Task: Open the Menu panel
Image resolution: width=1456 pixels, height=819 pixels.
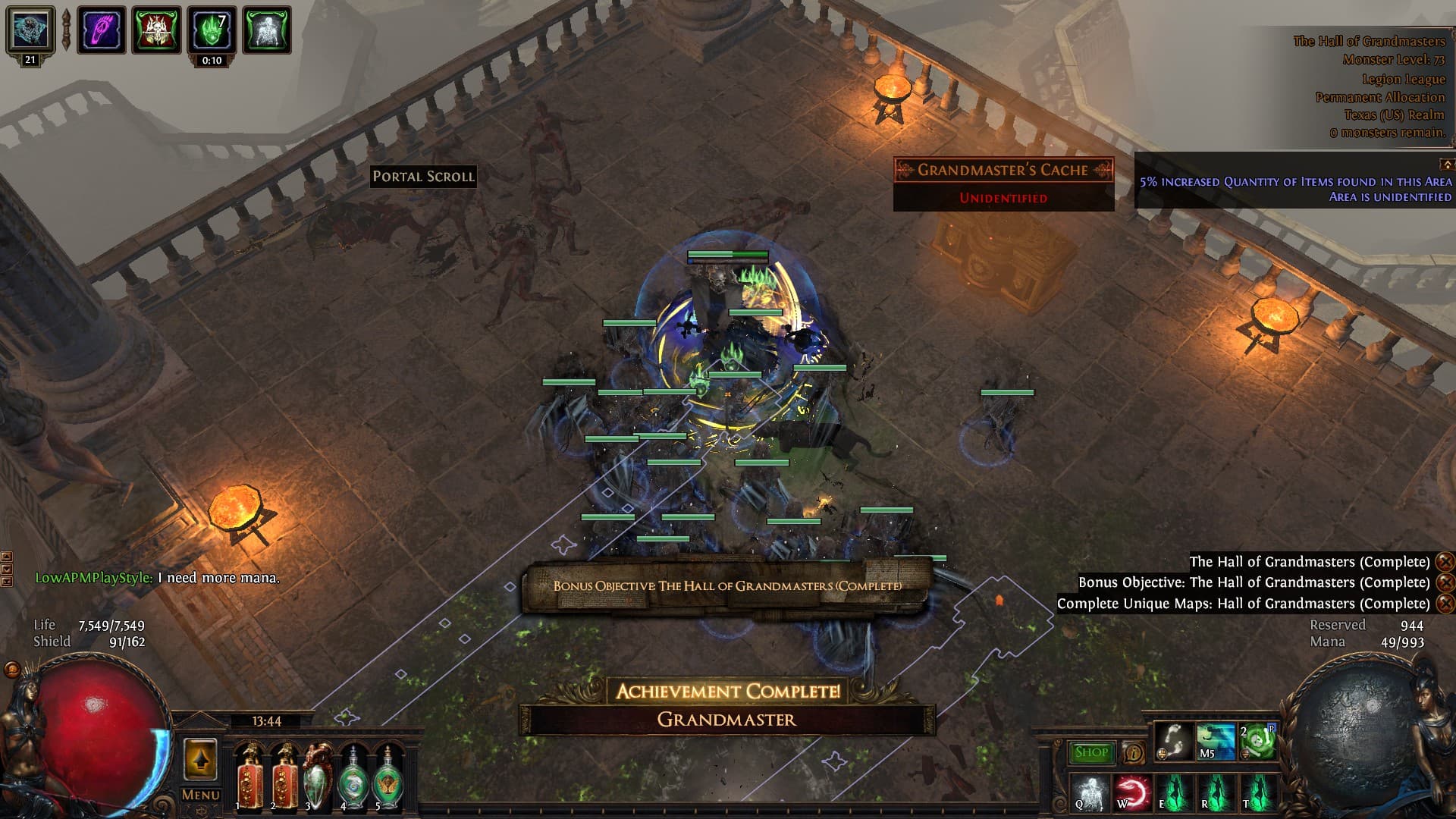Action: (x=199, y=795)
